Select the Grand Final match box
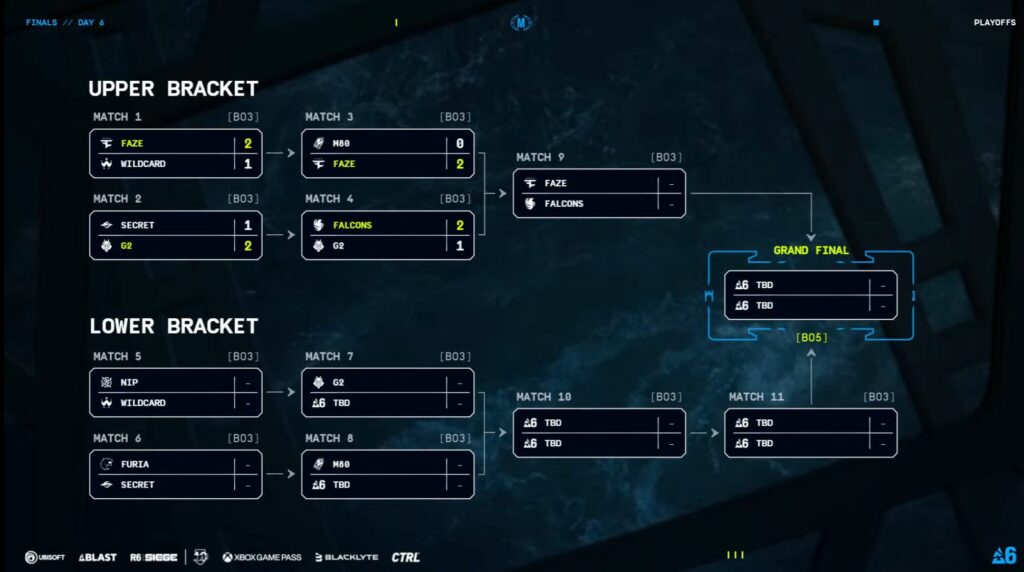Screen dimensions: 1024x572 [811, 295]
